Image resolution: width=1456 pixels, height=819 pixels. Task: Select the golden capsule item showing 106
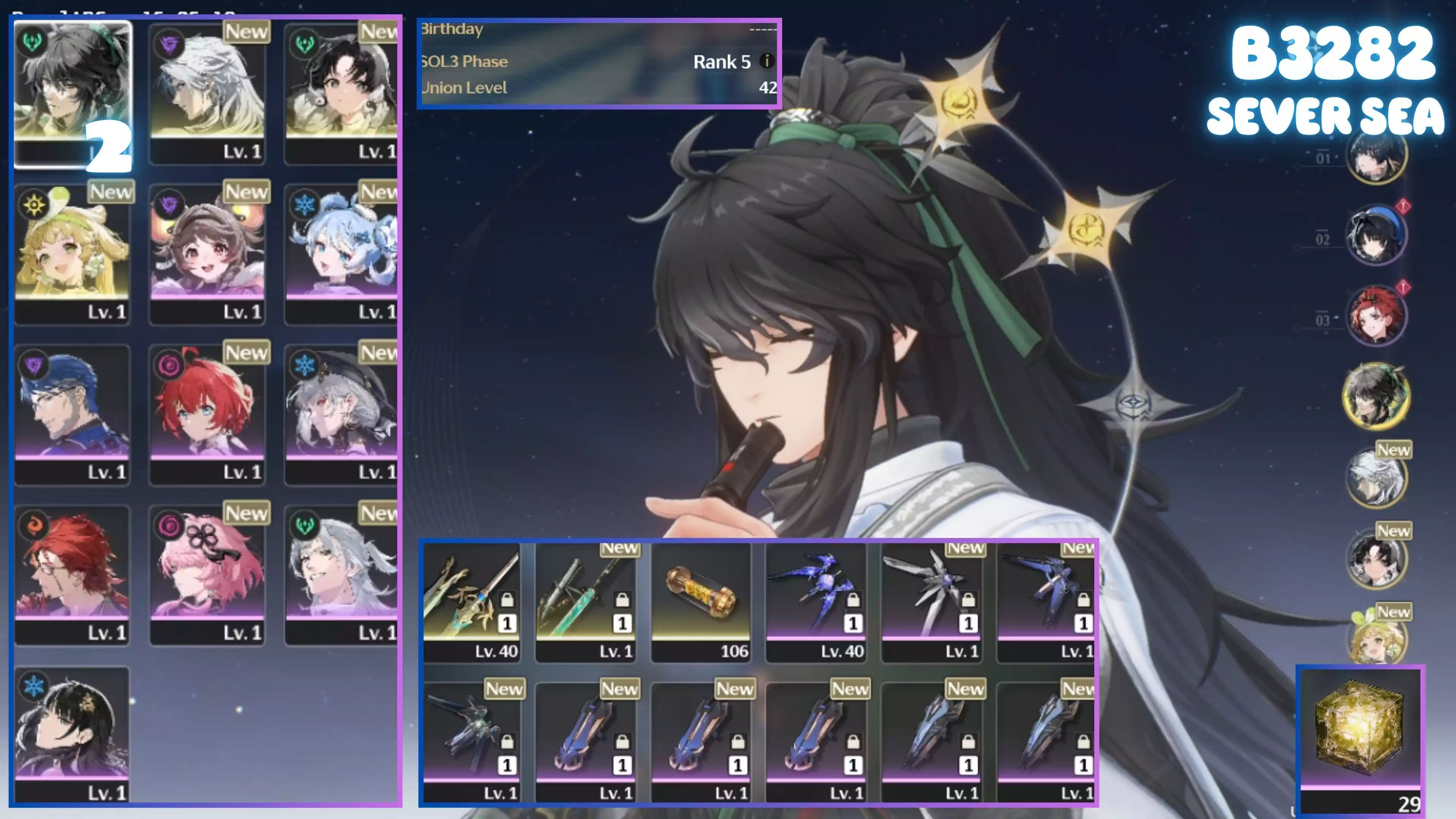pyautogui.click(x=701, y=602)
